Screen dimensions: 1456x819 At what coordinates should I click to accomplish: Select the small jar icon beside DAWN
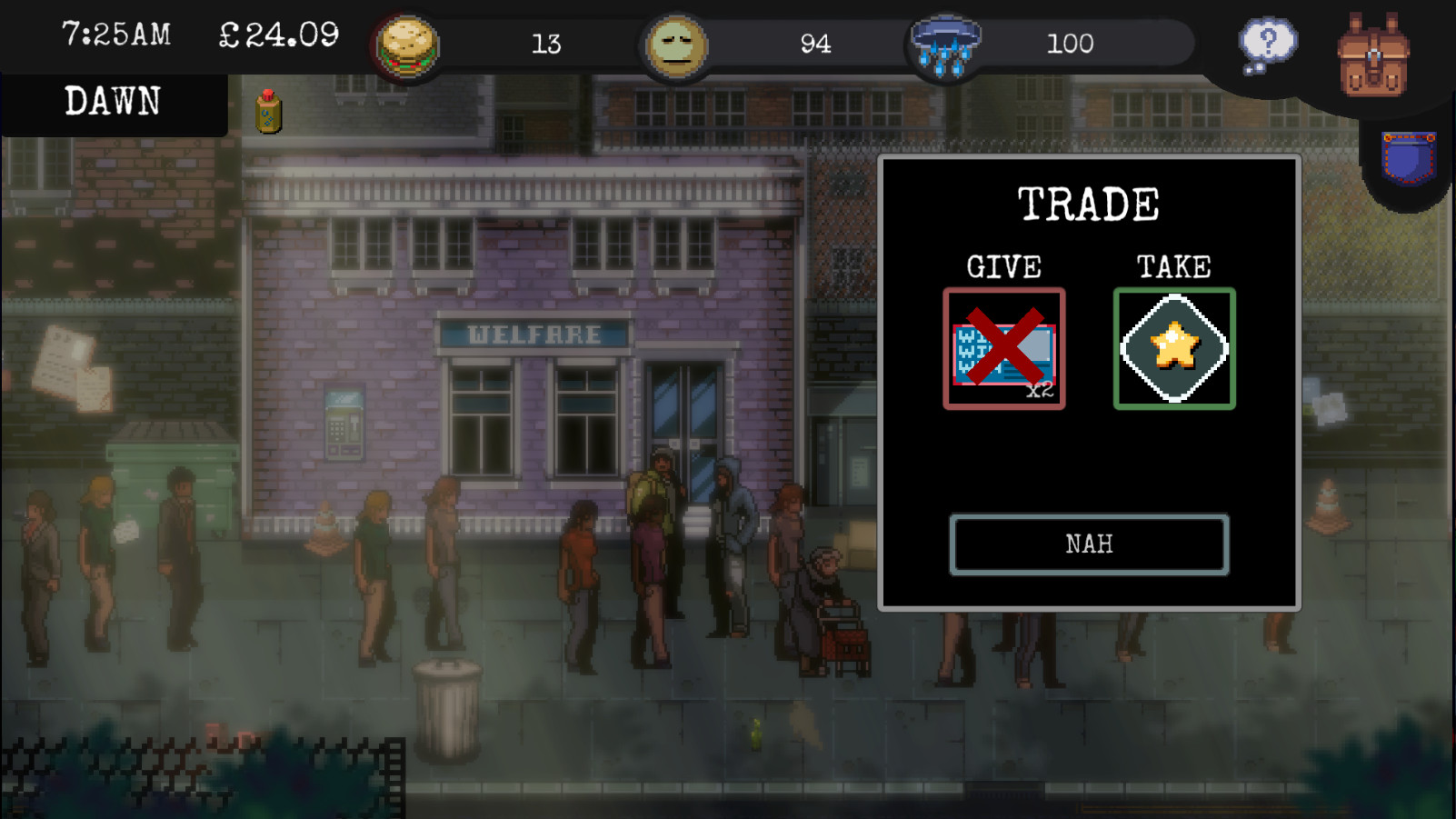point(268,113)
